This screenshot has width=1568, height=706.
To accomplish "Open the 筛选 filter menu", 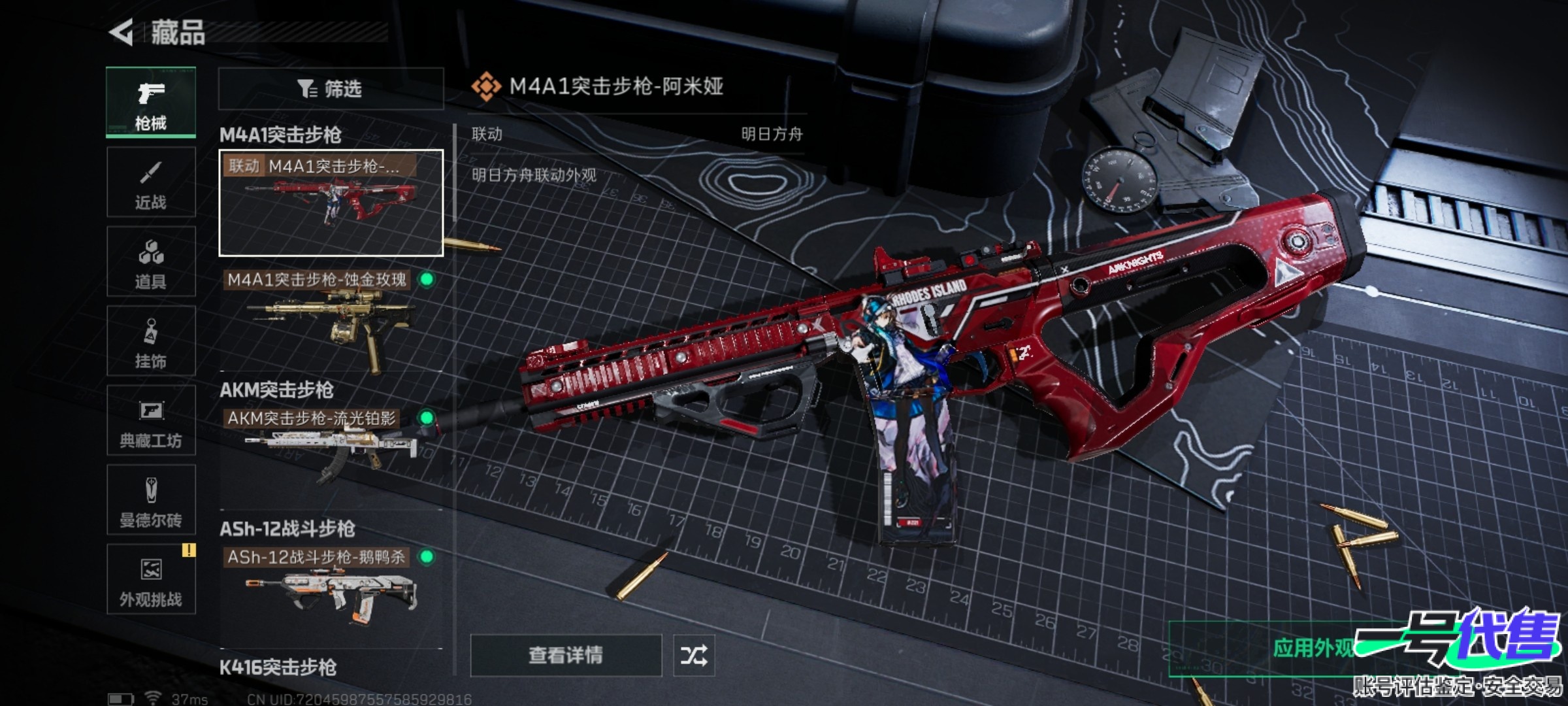I will point(329,88).
